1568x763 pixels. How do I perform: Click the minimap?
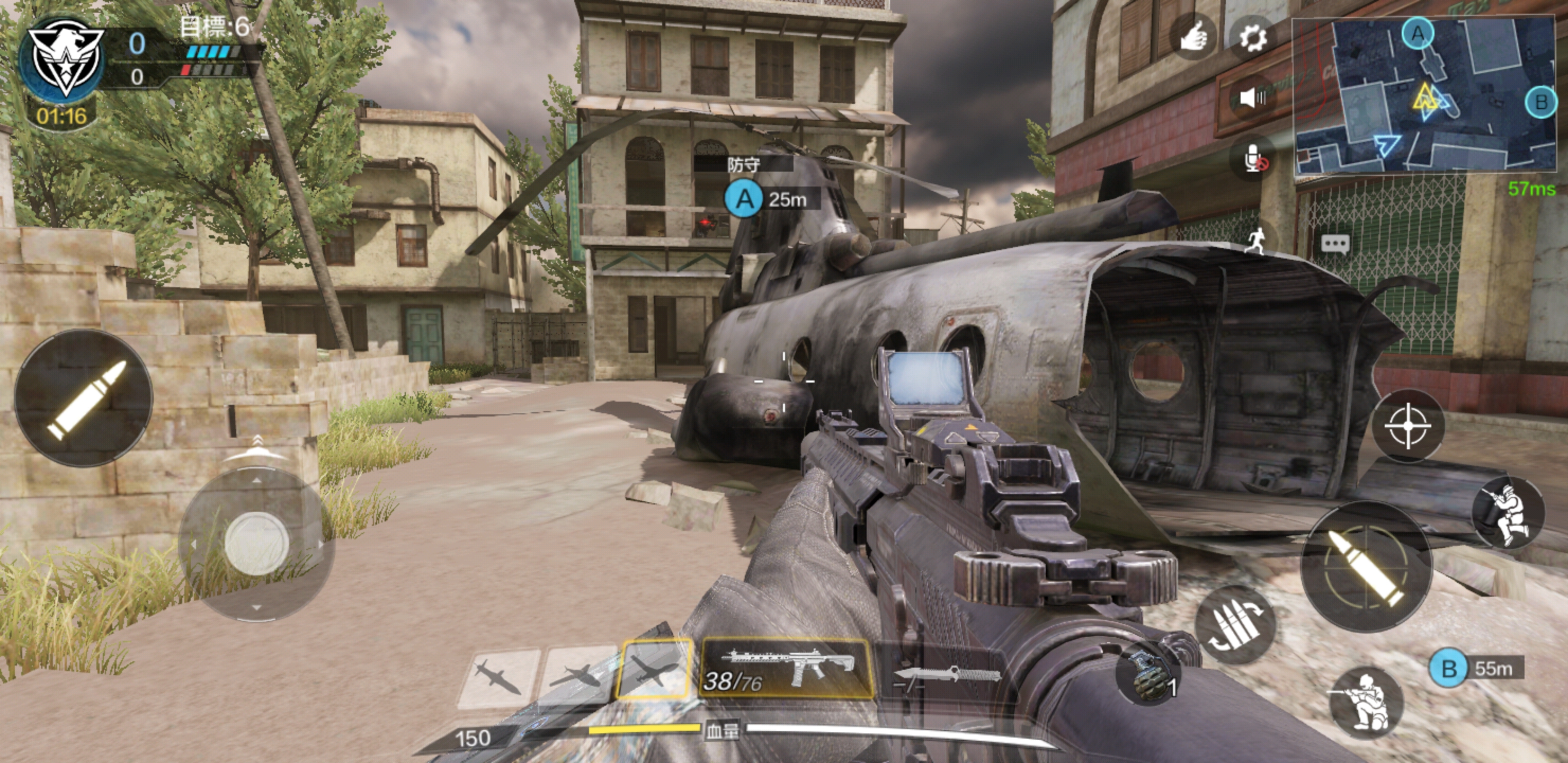(1424, 95)
